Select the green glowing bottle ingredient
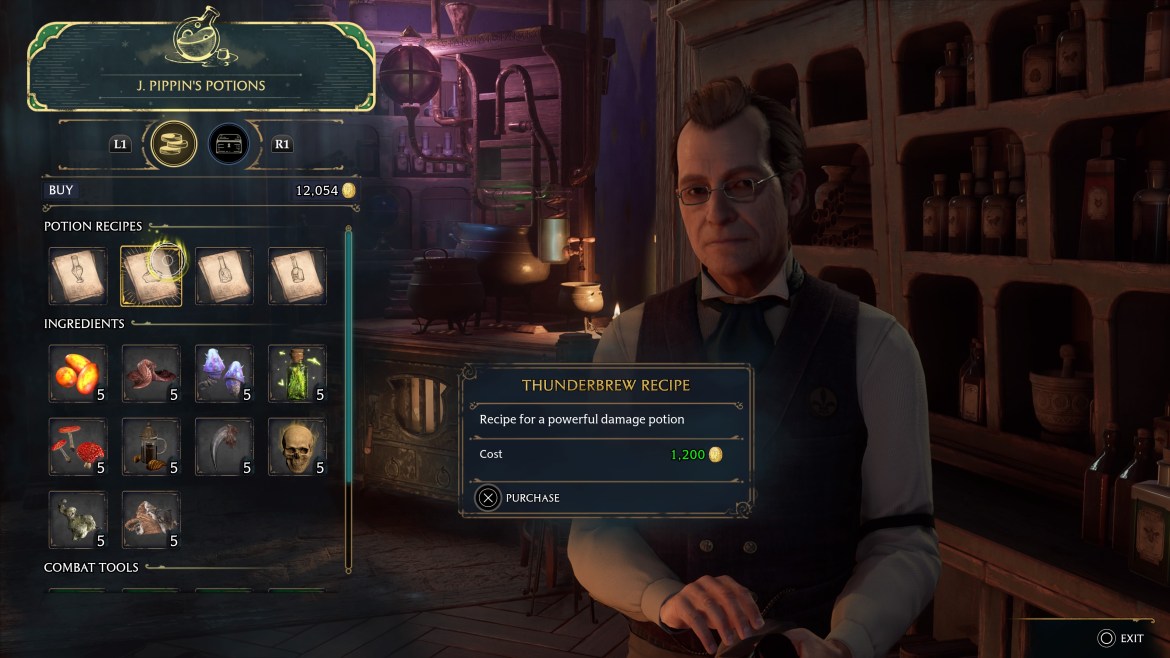Screen dimensions: 1170x658 297,374
